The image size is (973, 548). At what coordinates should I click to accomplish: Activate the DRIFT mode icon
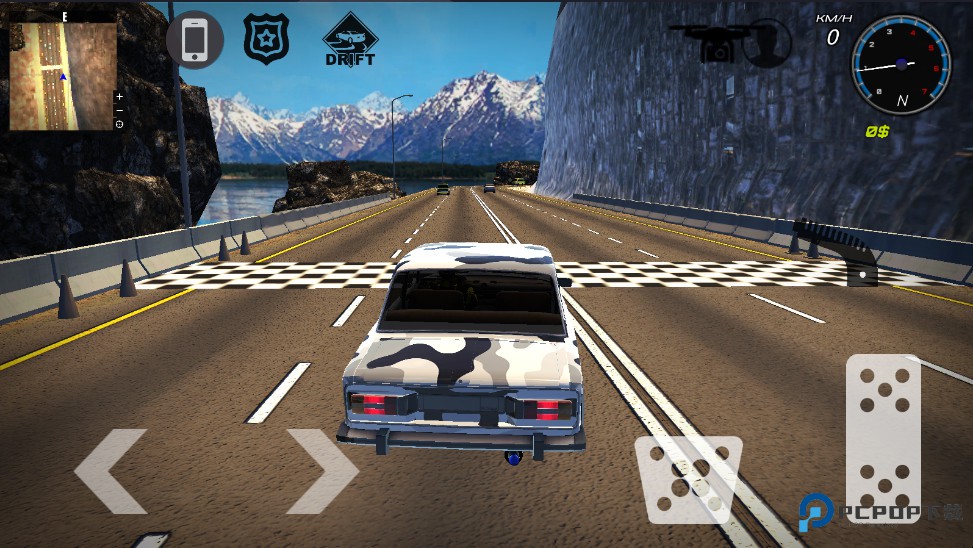350,41
